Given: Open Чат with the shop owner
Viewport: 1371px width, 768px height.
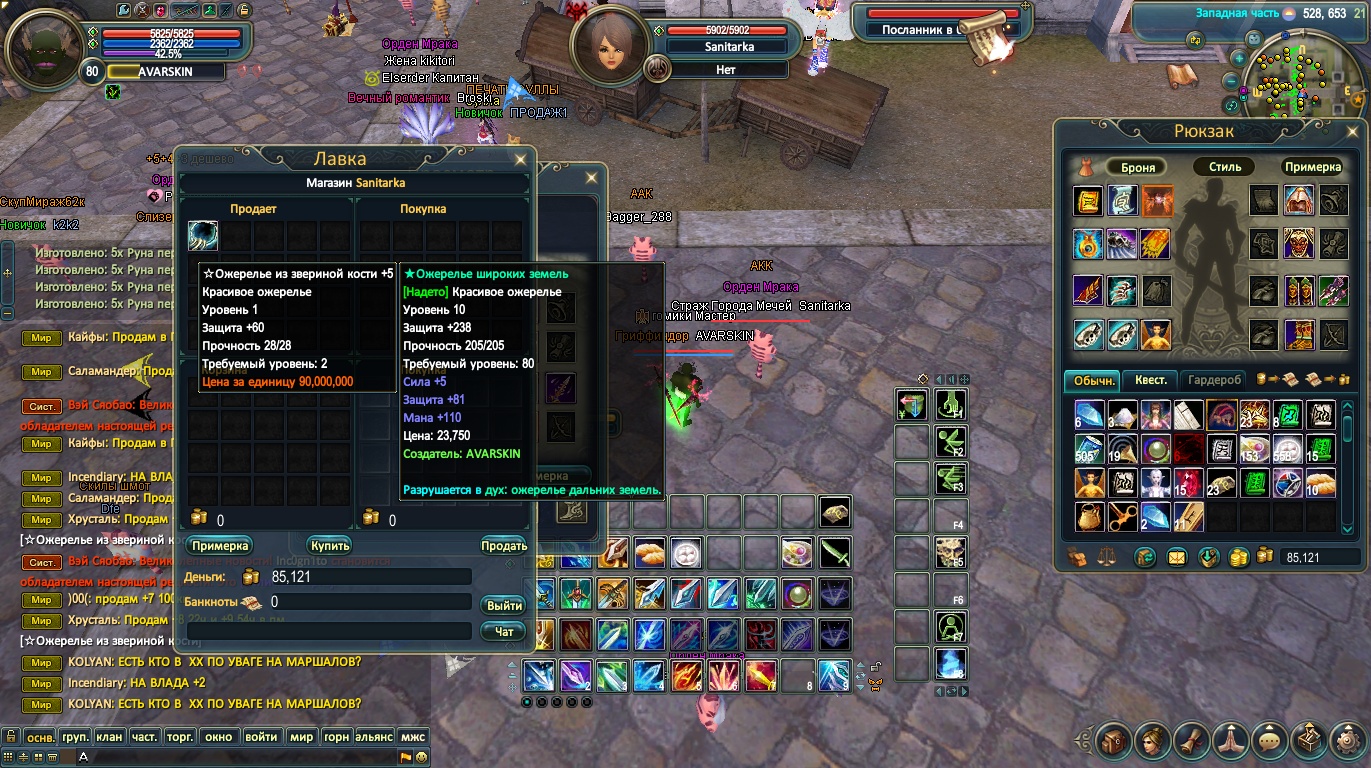Looking at the screenshot, I should click(503, 632).
